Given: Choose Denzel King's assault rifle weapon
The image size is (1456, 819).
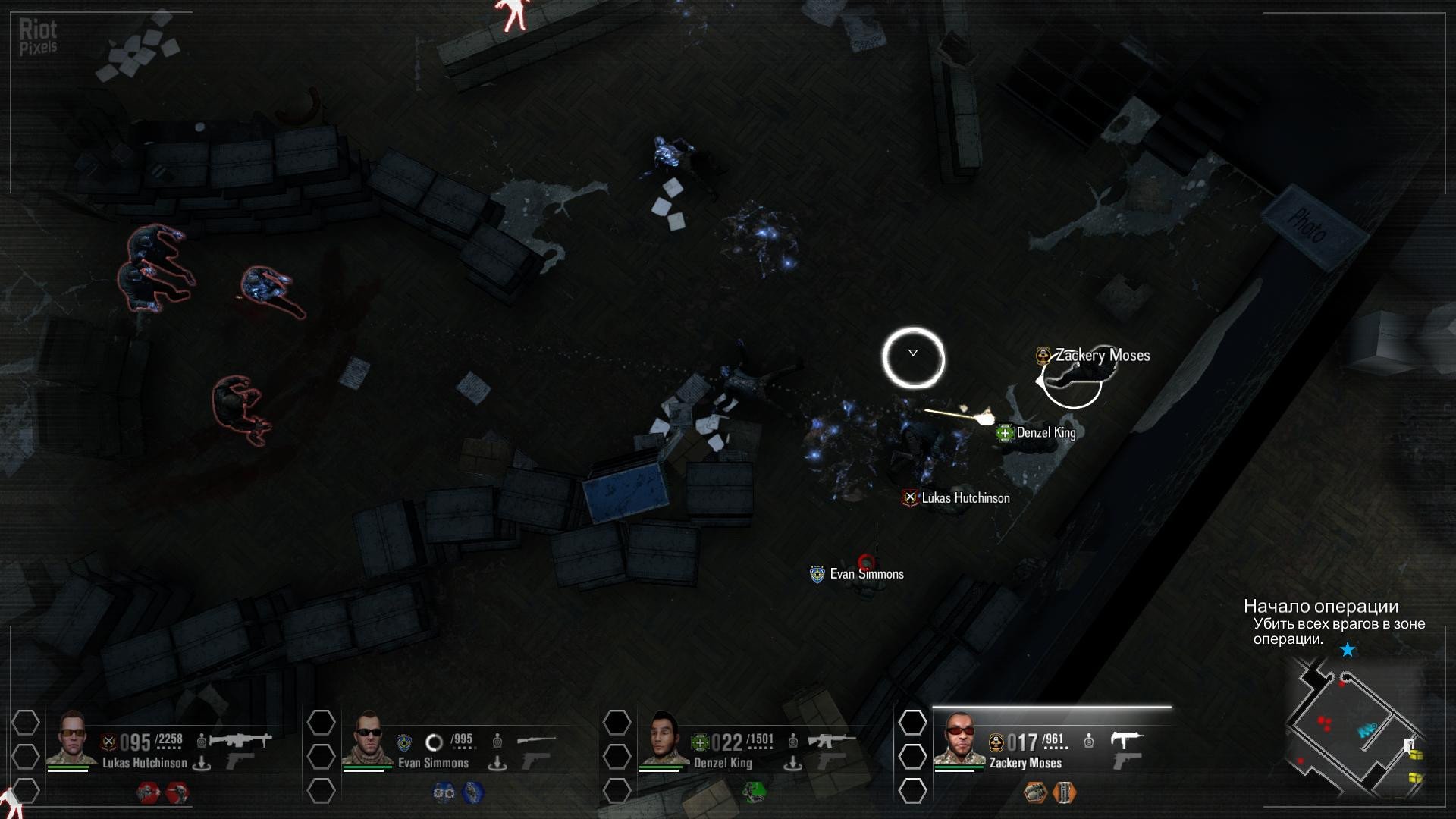Looking at the screenshot, I should (x=831, y=739).
